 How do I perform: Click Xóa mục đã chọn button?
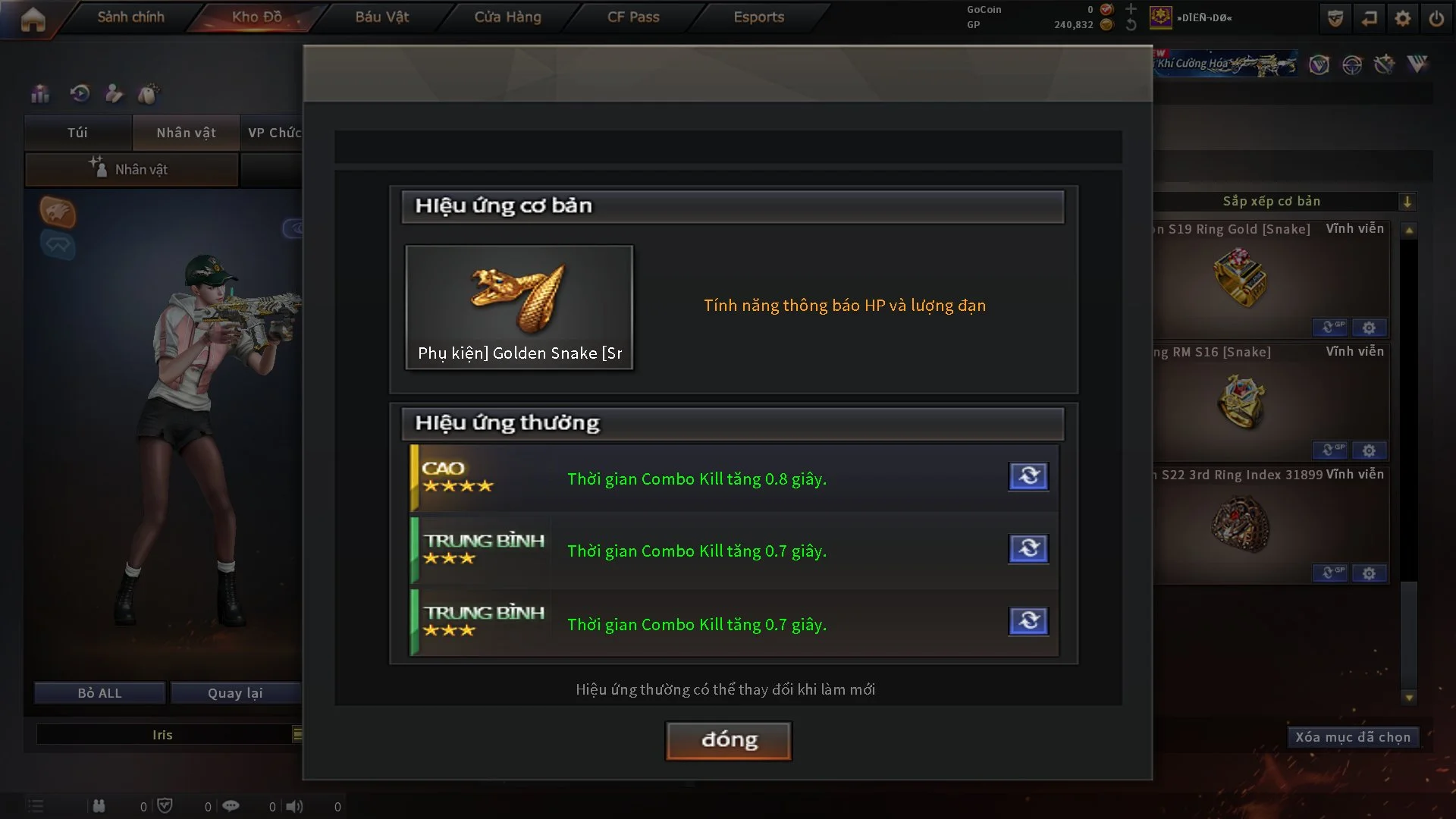pos(1352,737)
